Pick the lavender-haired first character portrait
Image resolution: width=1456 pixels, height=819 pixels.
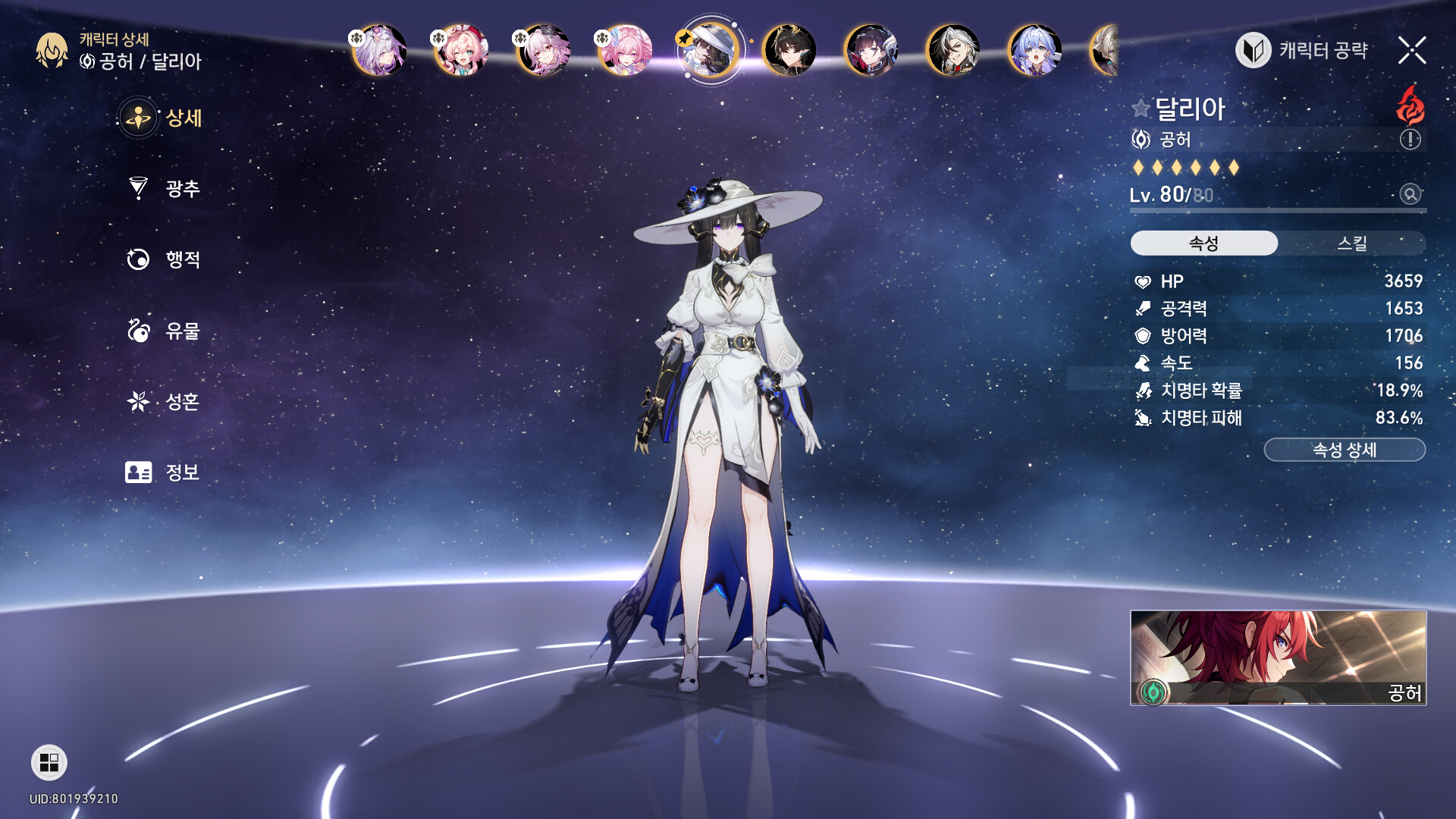(x=379, y=51)
